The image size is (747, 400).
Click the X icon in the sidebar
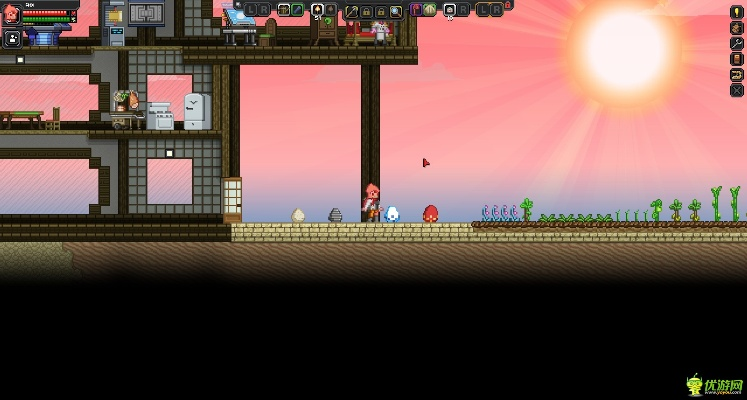(x=737, y=90)
